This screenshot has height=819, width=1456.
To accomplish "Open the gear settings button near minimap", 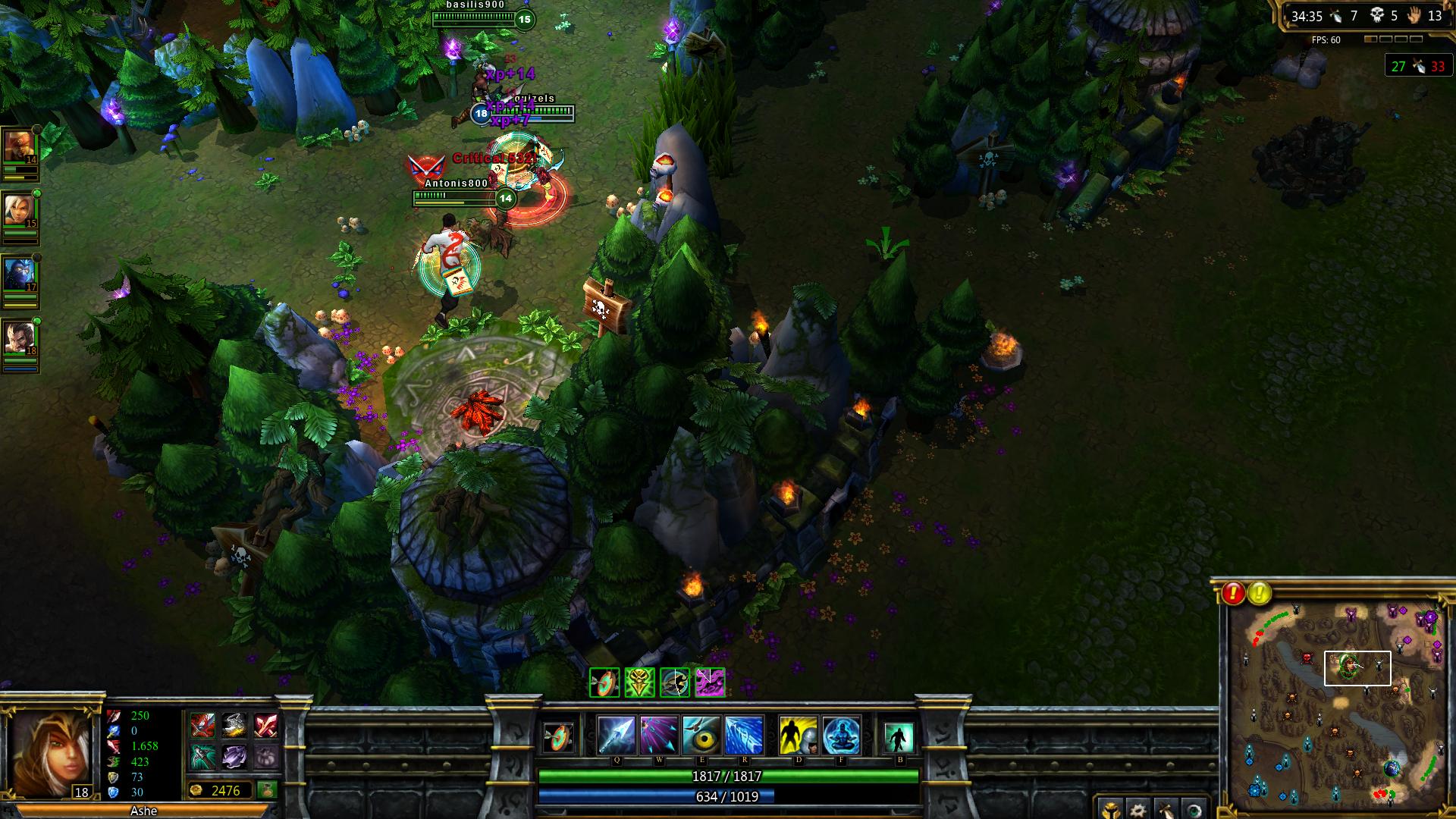I will click(x=1137, y=809).
